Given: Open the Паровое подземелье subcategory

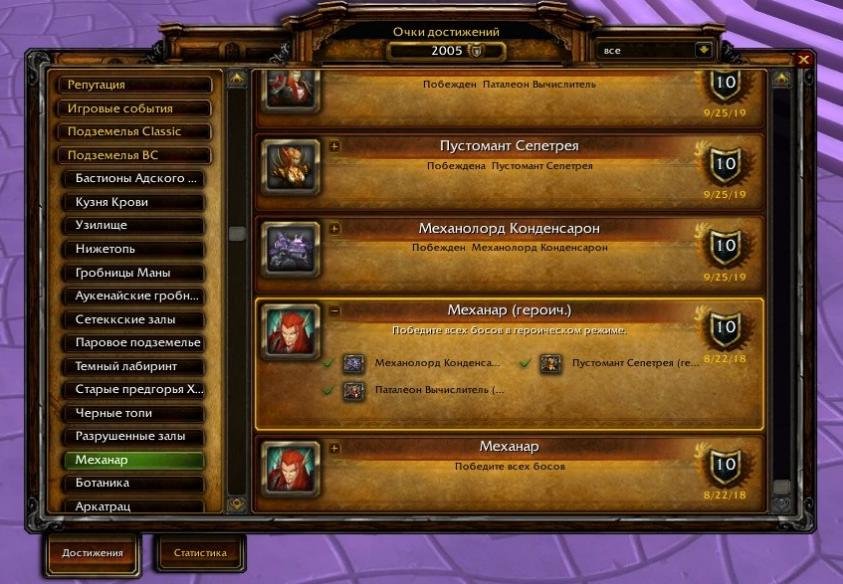Looking at the screenshot, I should [x=139, y=343].
